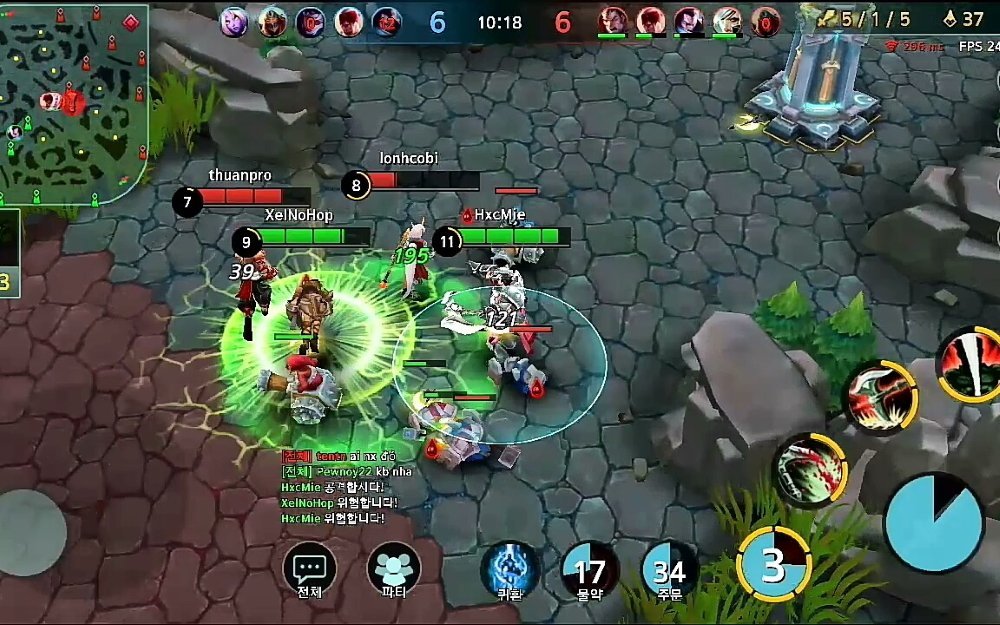This screenshot has height=625, width=1000.
Task: Hit the large blue basic attack button
Action: (933, 524)
